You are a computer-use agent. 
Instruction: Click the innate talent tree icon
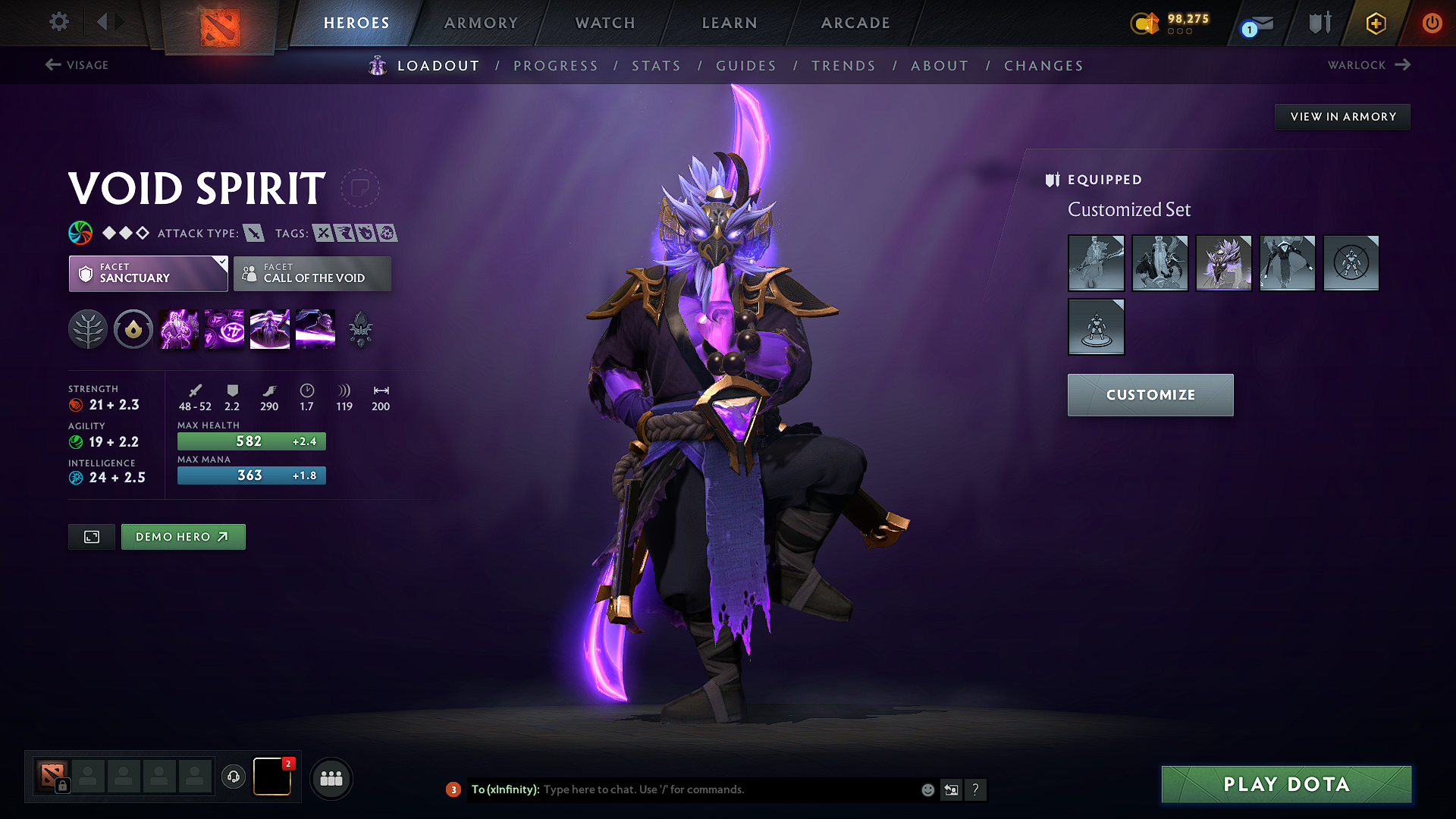click(87, 329)
